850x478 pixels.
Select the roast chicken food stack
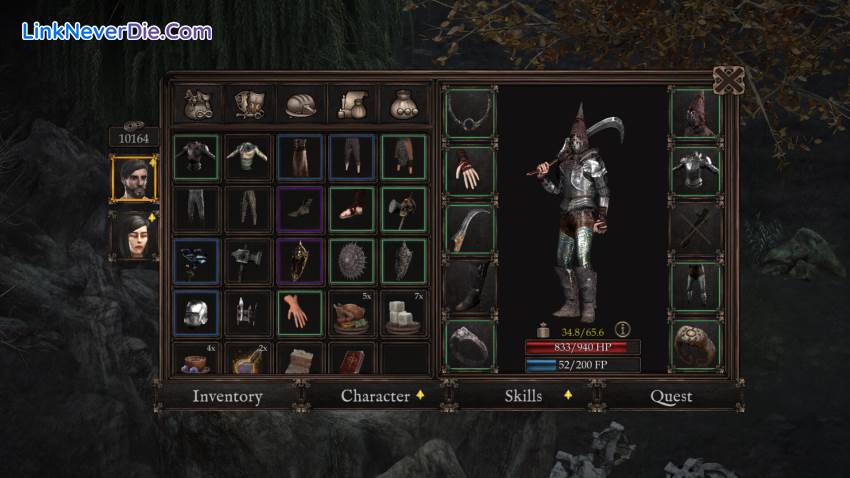[352, 313]
